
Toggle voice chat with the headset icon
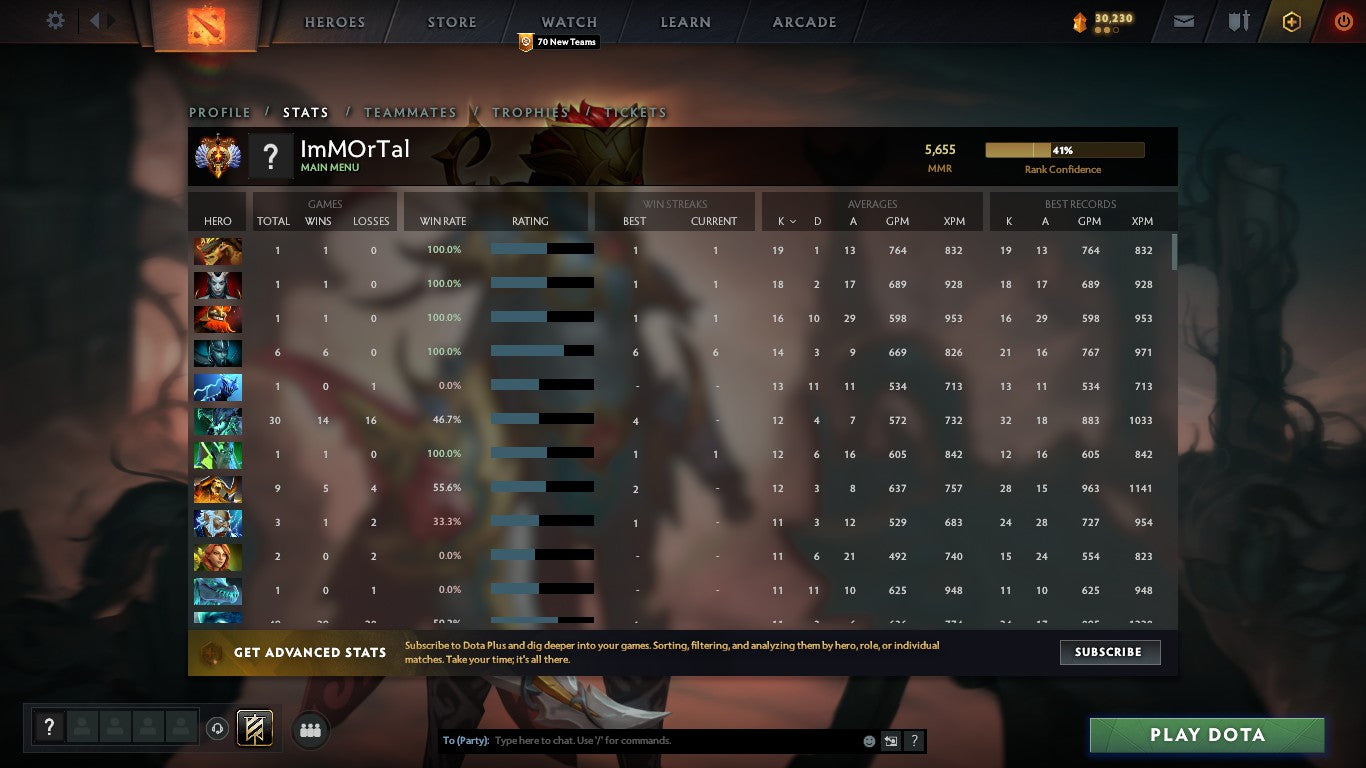pos(217,728)
